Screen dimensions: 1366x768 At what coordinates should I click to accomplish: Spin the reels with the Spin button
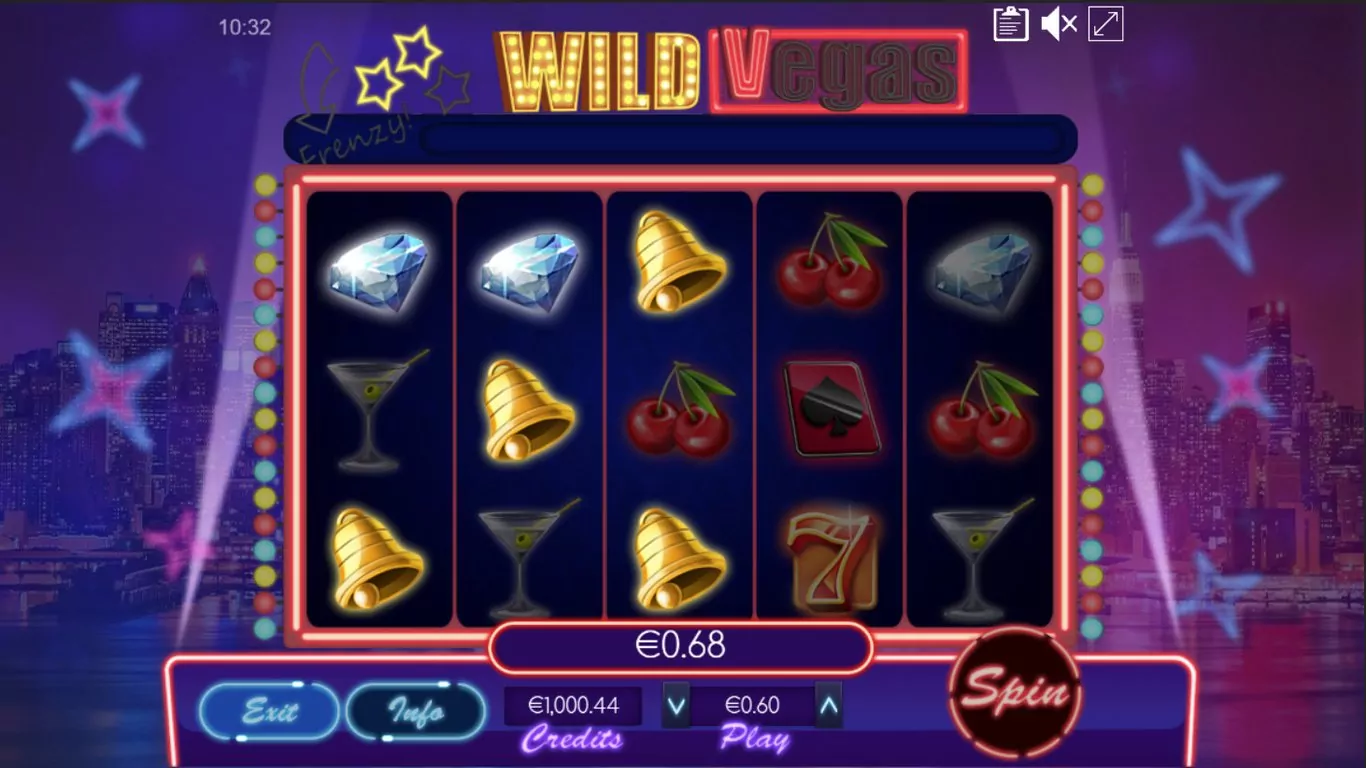point(1014,692)
